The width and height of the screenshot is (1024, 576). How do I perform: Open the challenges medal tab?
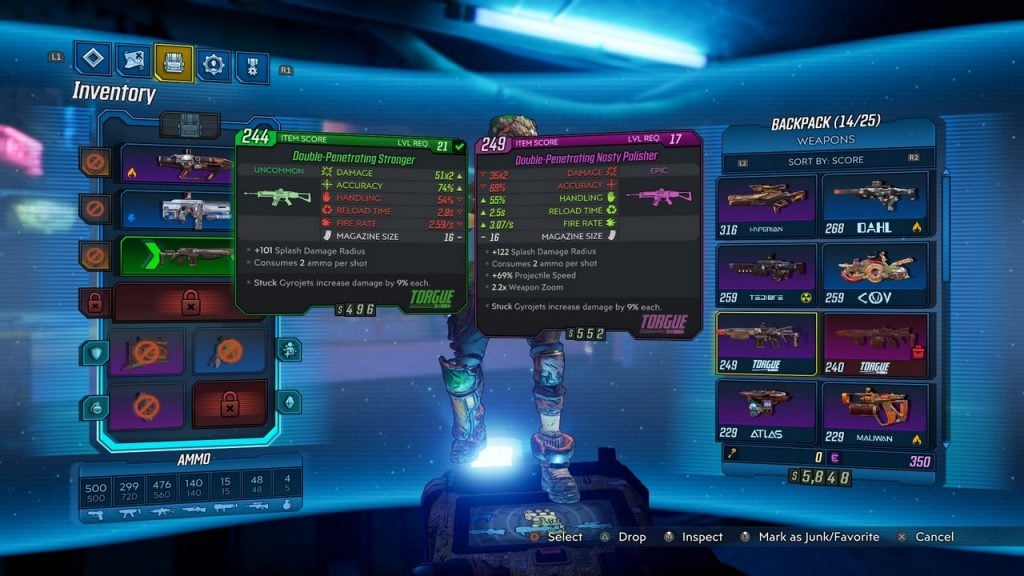251,66
